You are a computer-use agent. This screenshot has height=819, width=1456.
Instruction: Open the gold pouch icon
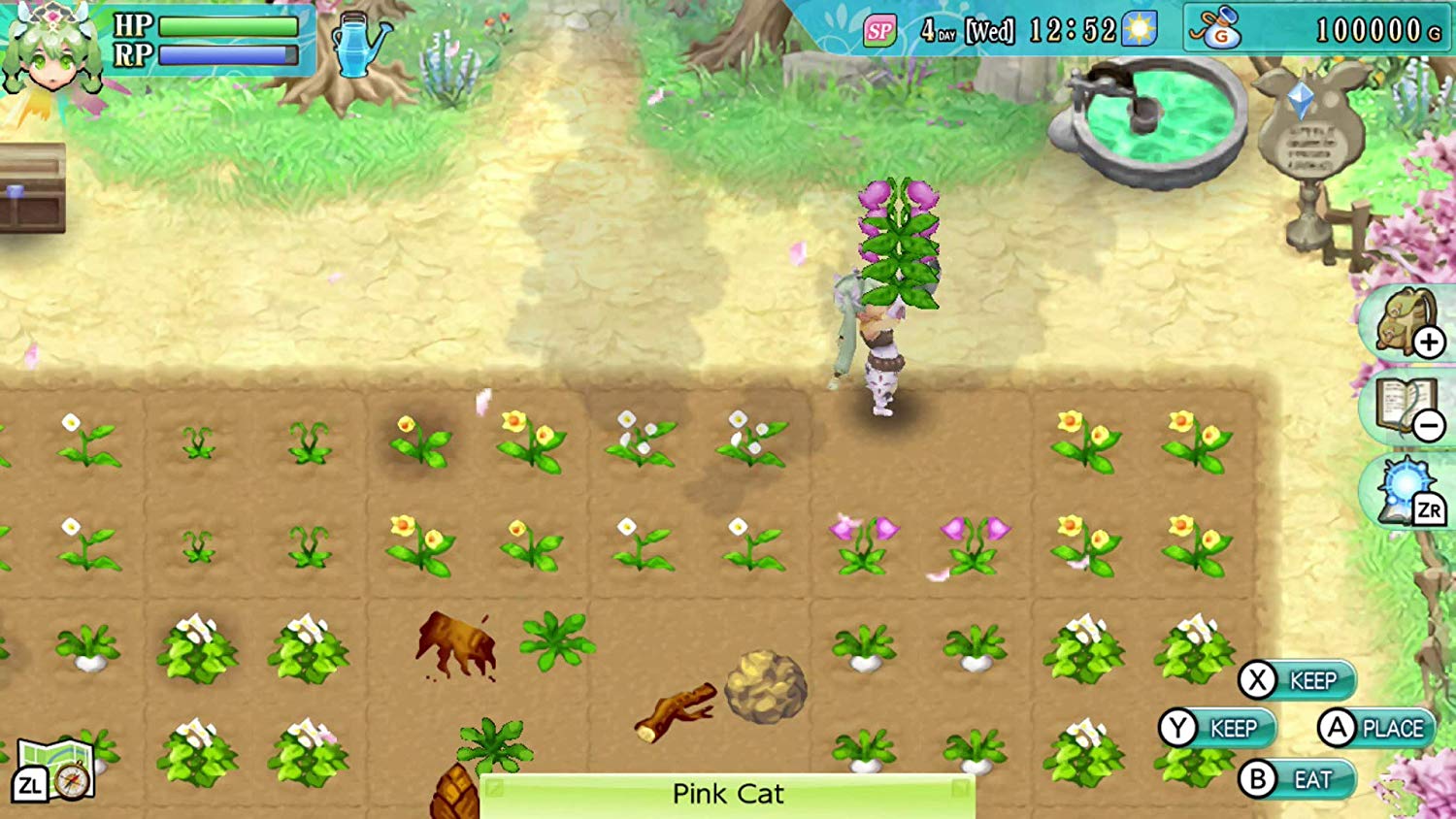coord(1221,29)
